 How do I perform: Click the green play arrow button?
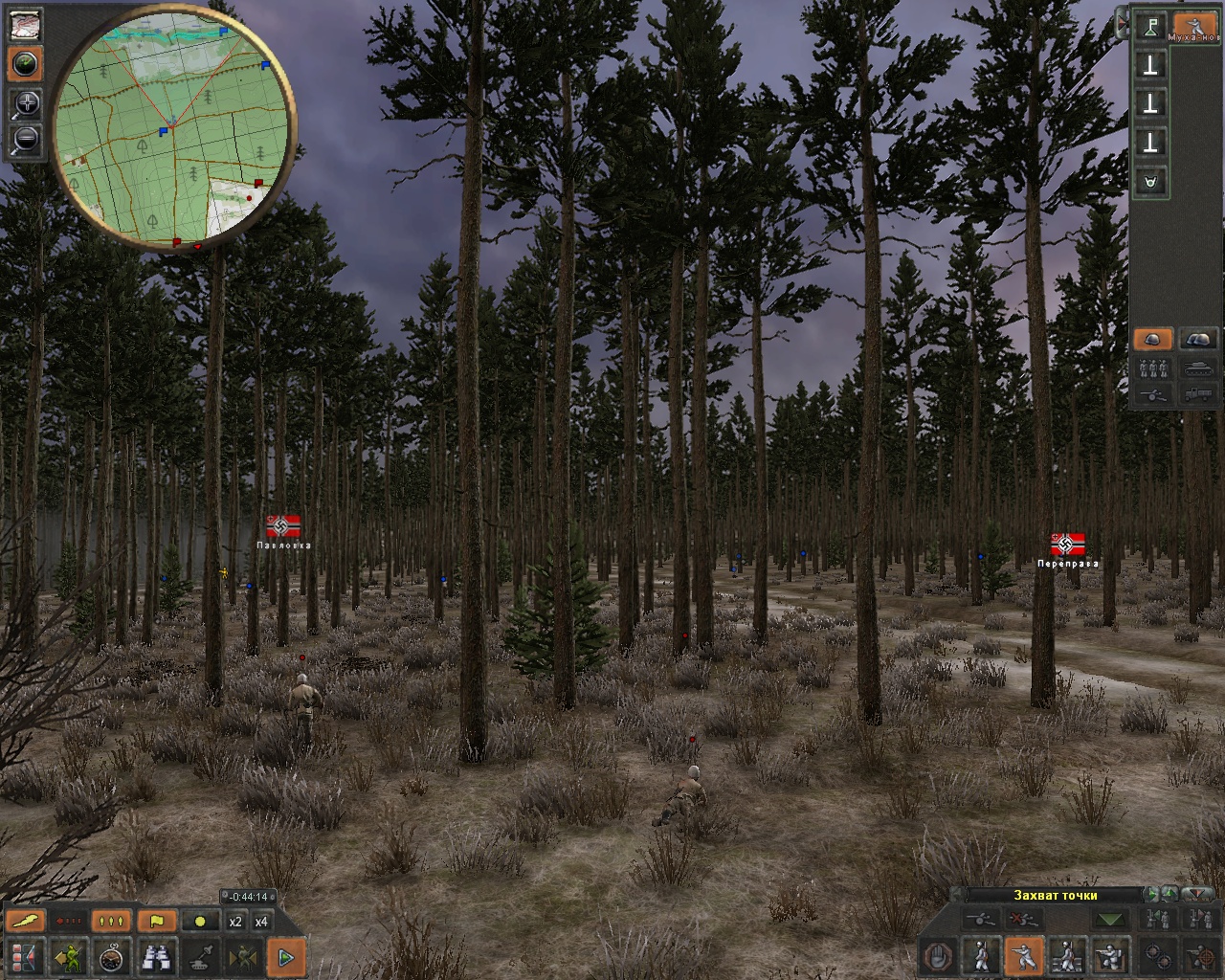coord(285,955)
